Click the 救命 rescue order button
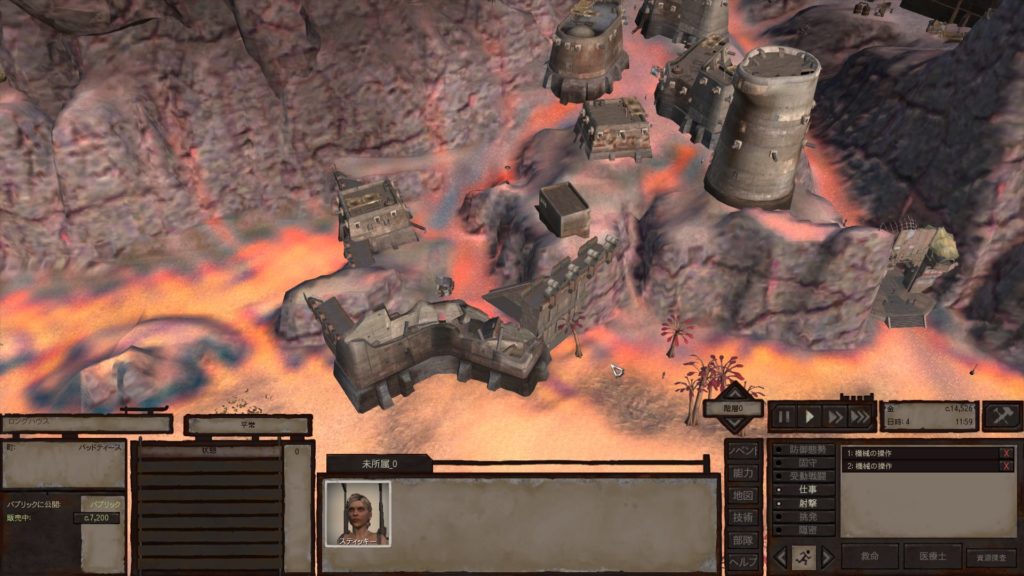Image resolution: width=1024 pixels, height=576 pixels. coord(869,557)
